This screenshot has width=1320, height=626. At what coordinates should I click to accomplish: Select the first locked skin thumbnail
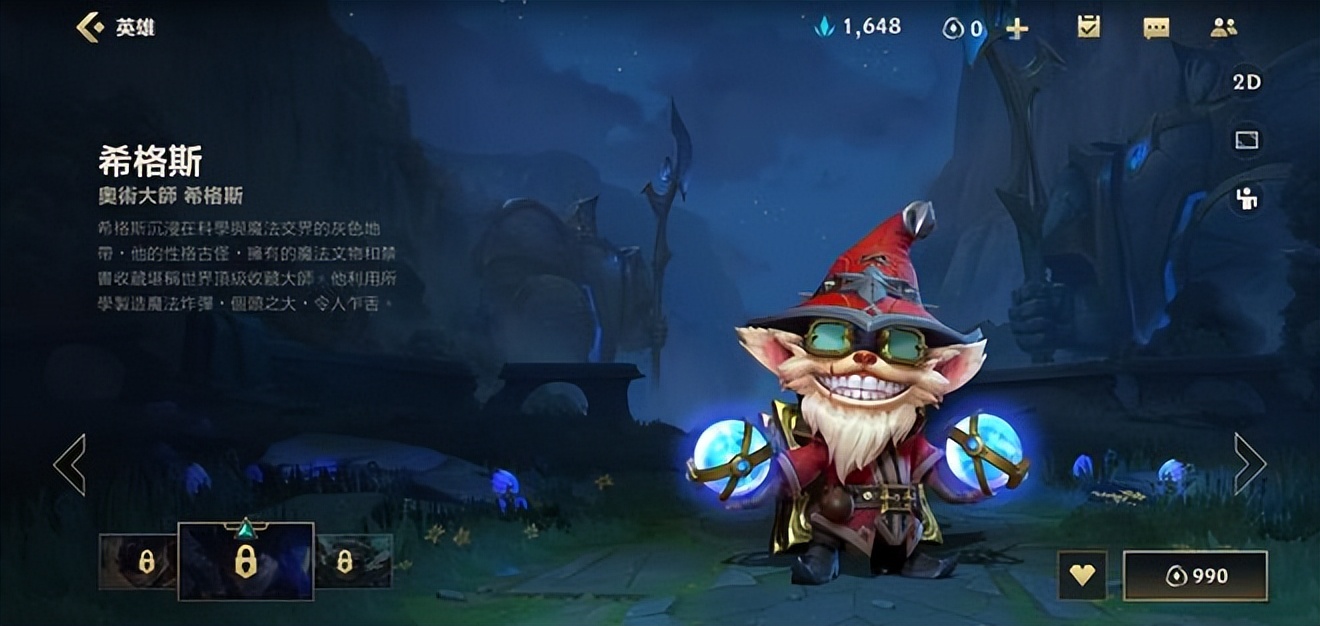pos(138,561)
